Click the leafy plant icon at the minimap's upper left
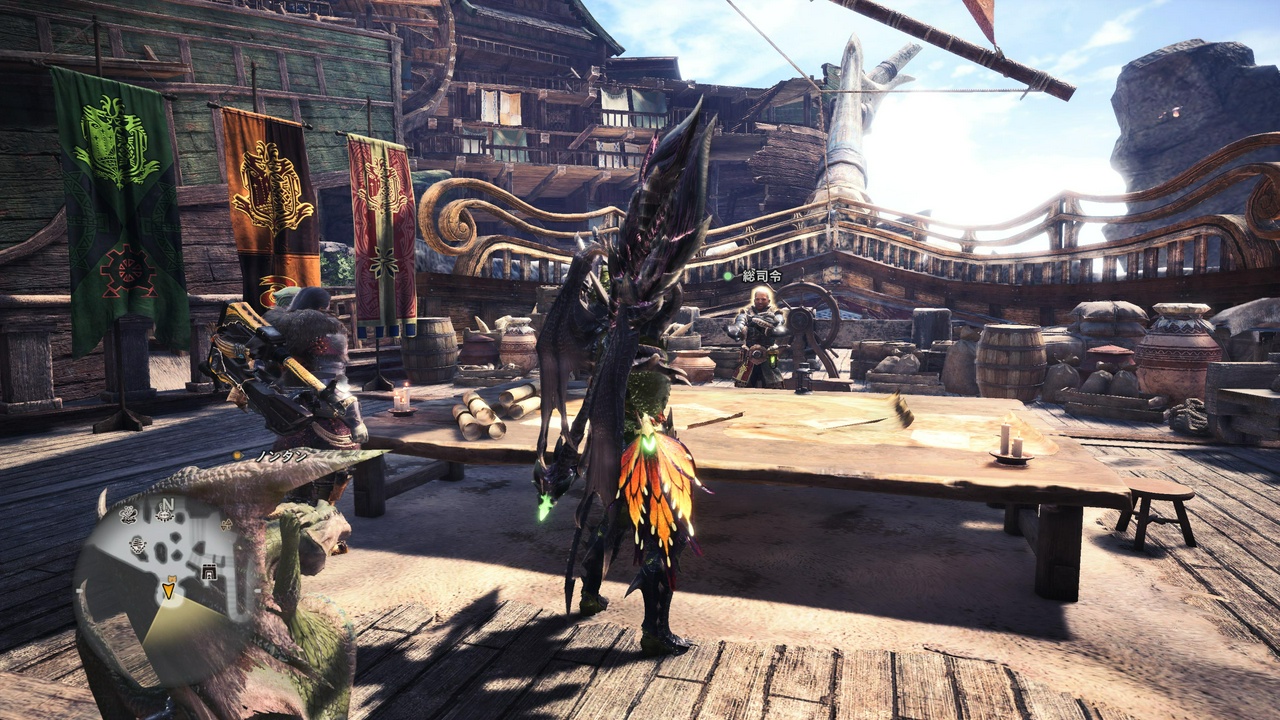 pos(127,515)
